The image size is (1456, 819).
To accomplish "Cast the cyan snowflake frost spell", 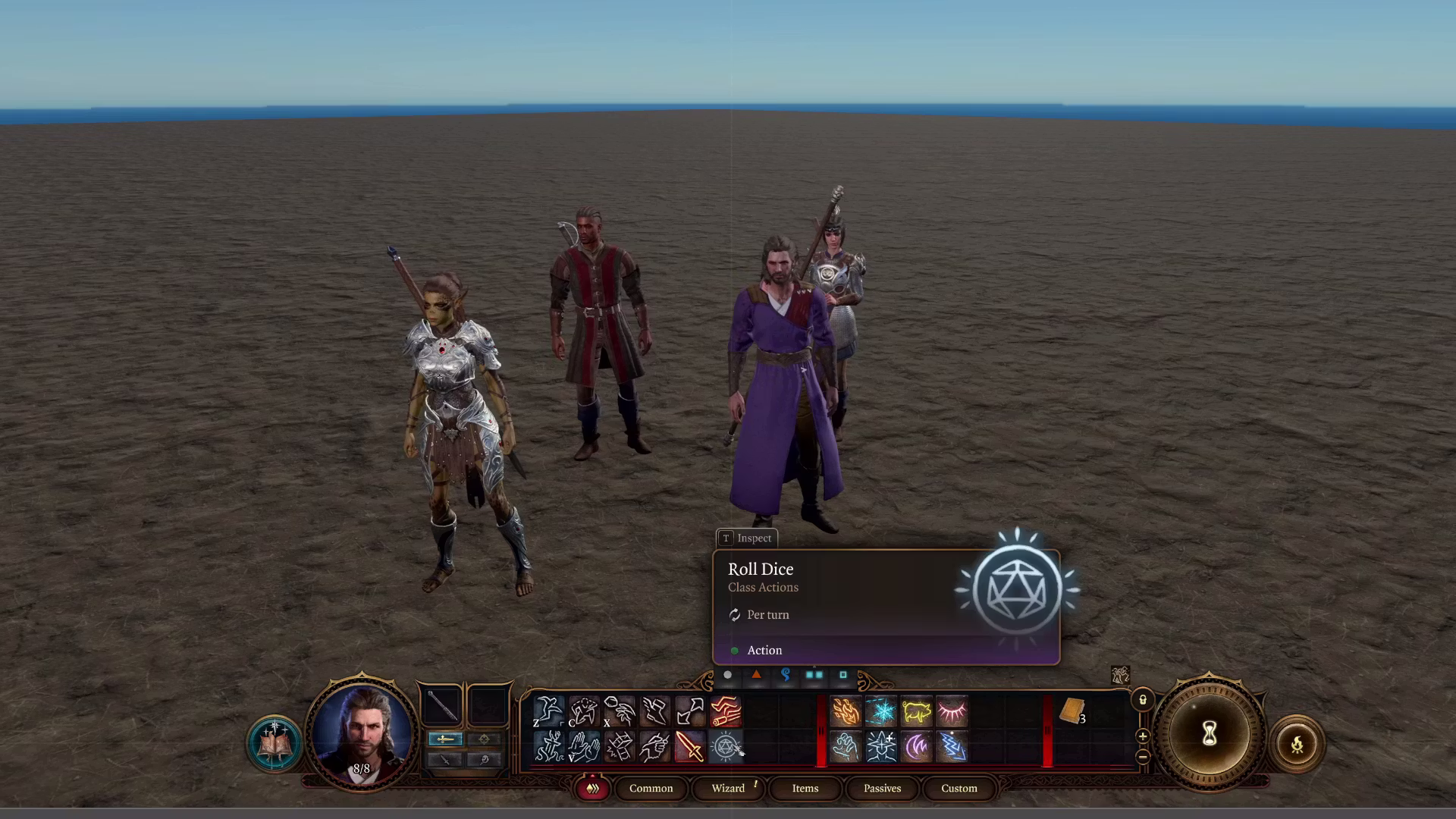I will click(881, 712).
